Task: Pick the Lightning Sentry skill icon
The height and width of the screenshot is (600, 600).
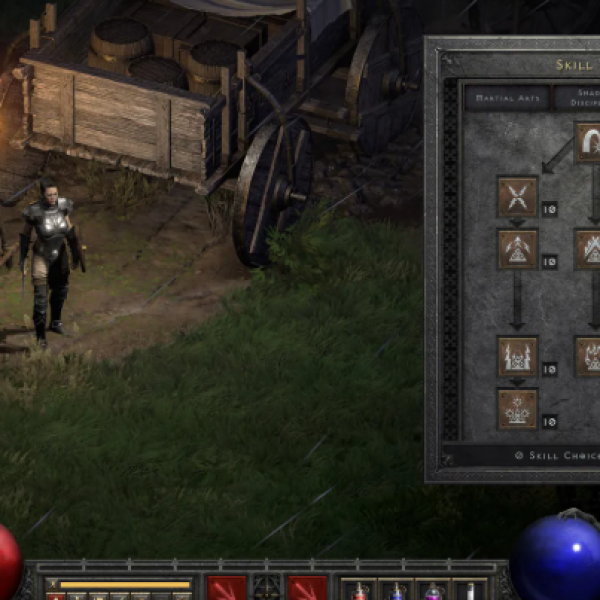Action: (x=517, y=356)
